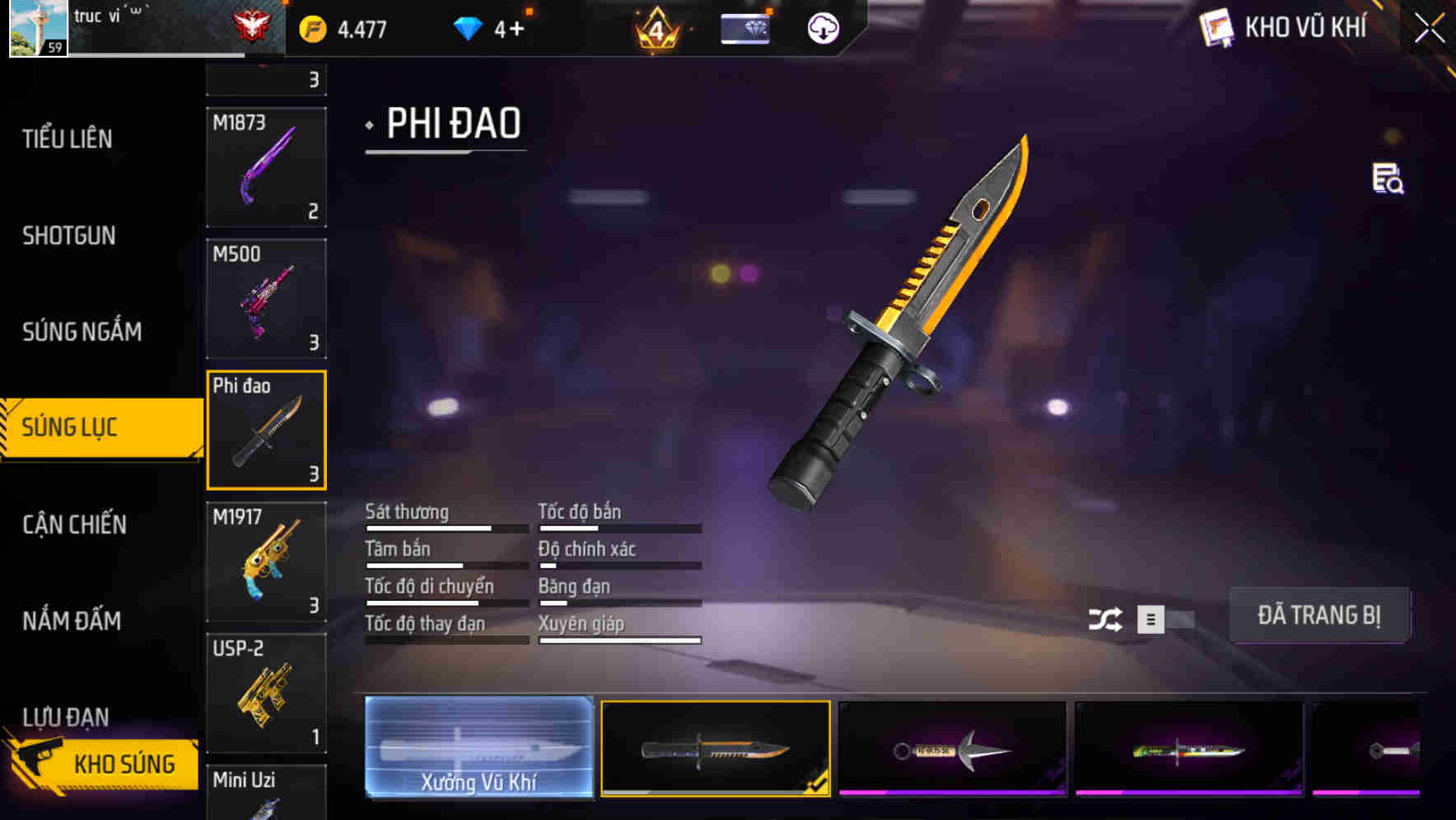Select the golden M1917 weapon

pos(265,562)
